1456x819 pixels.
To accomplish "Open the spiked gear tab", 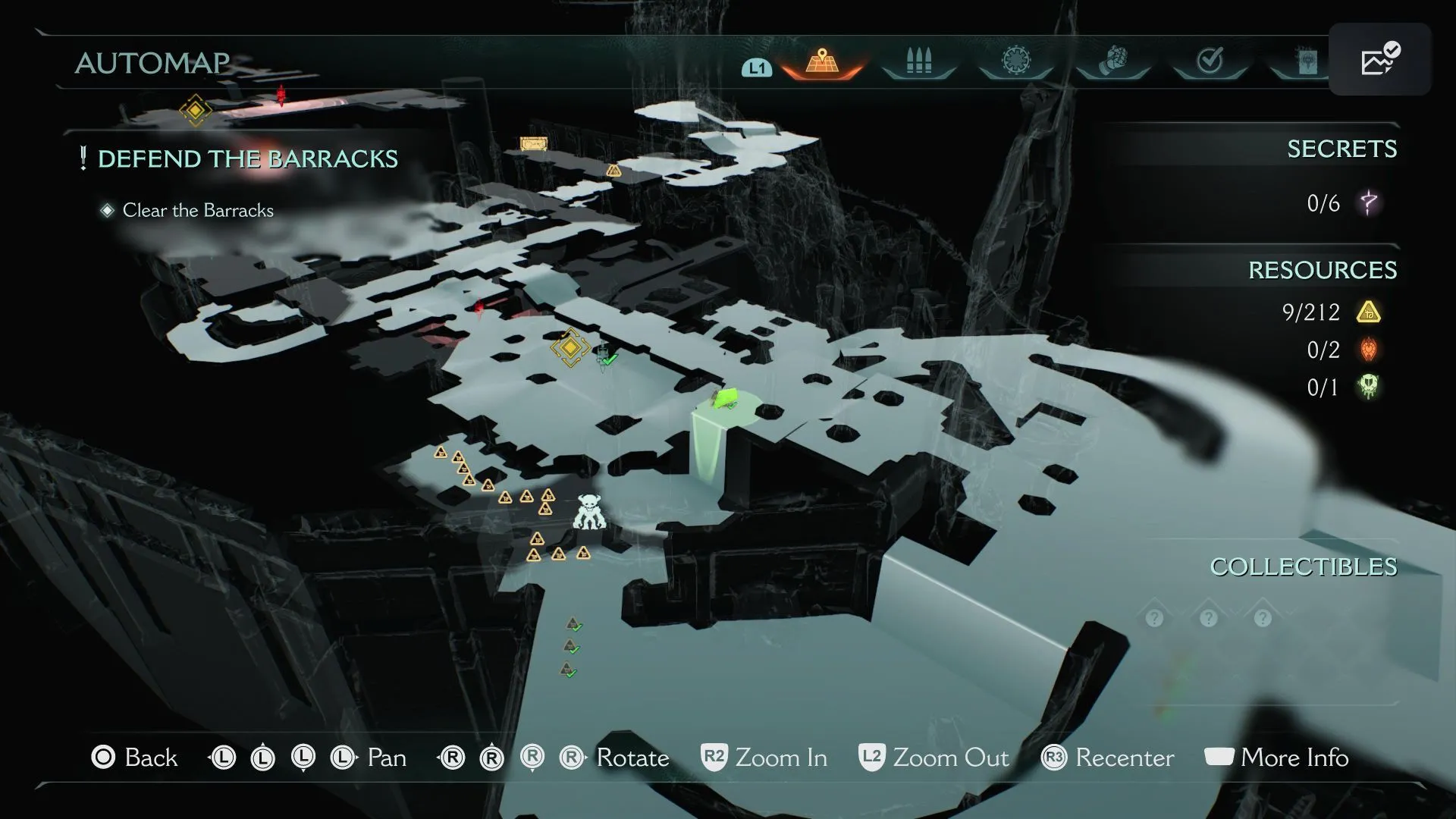I will pos(1015,61).
